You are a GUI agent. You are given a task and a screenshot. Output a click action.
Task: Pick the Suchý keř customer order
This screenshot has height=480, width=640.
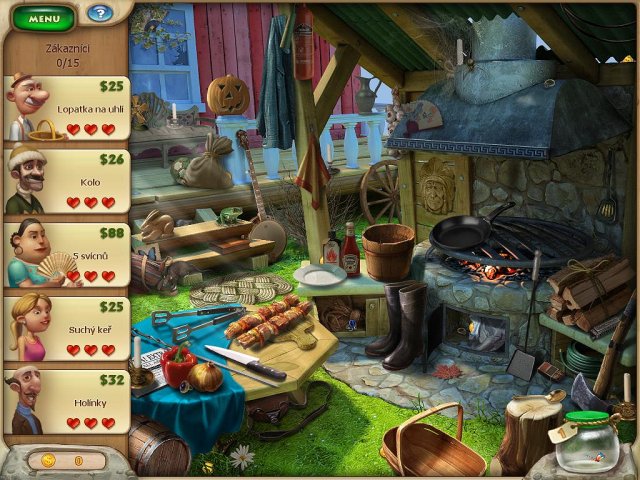coord(67,328)
